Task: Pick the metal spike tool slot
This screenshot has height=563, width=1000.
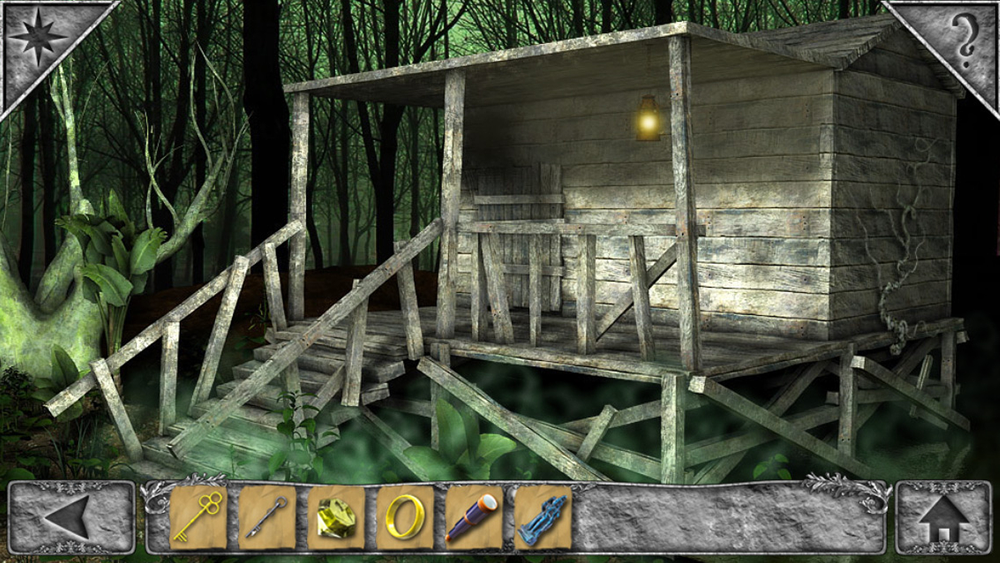Action: (x=267, y=517)
